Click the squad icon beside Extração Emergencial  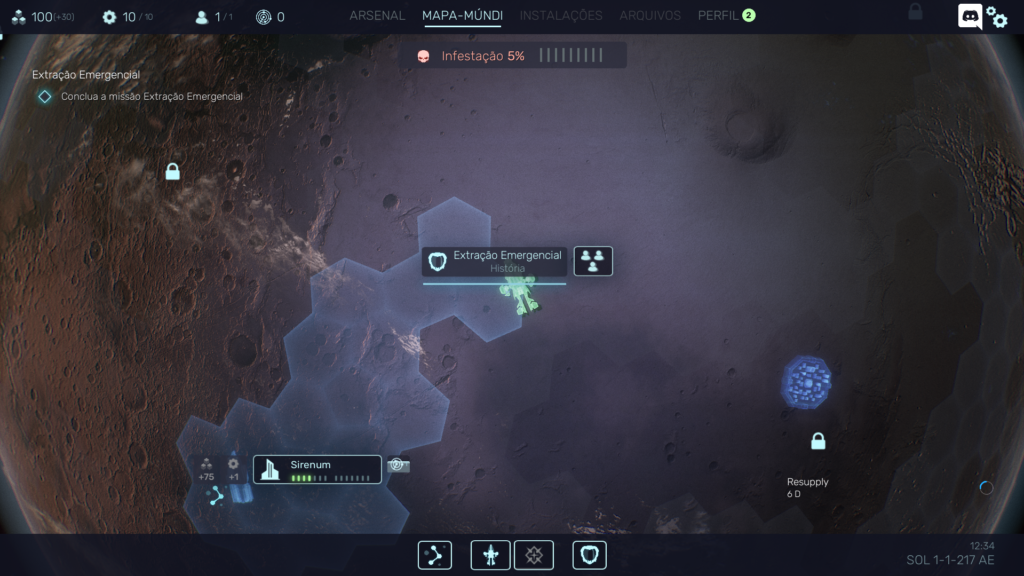(593, 261)
